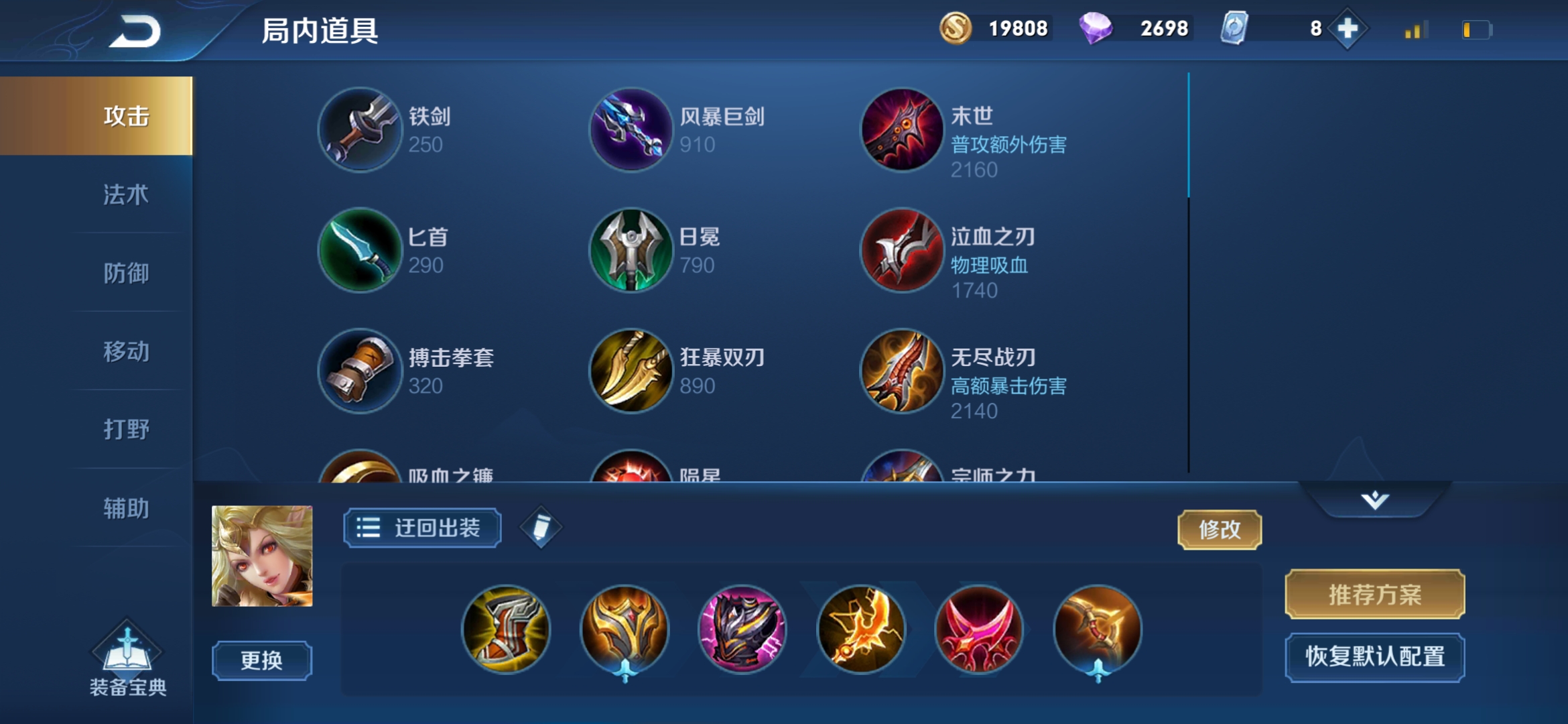
Task: Select the 风暴巨剑 item icon
Action: [x=629, y=129]
